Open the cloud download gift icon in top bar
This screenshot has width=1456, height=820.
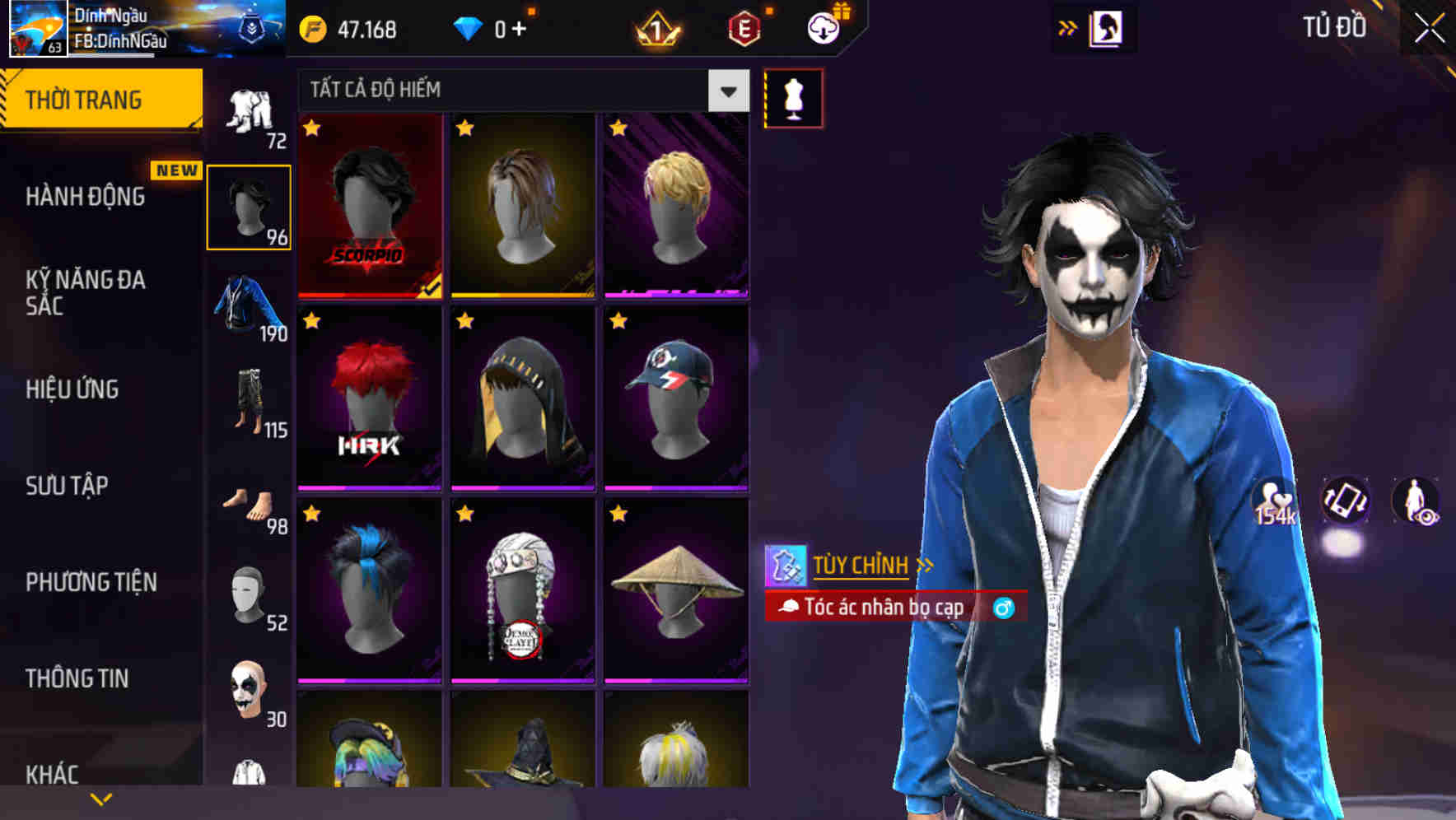(x=823, y=27)
